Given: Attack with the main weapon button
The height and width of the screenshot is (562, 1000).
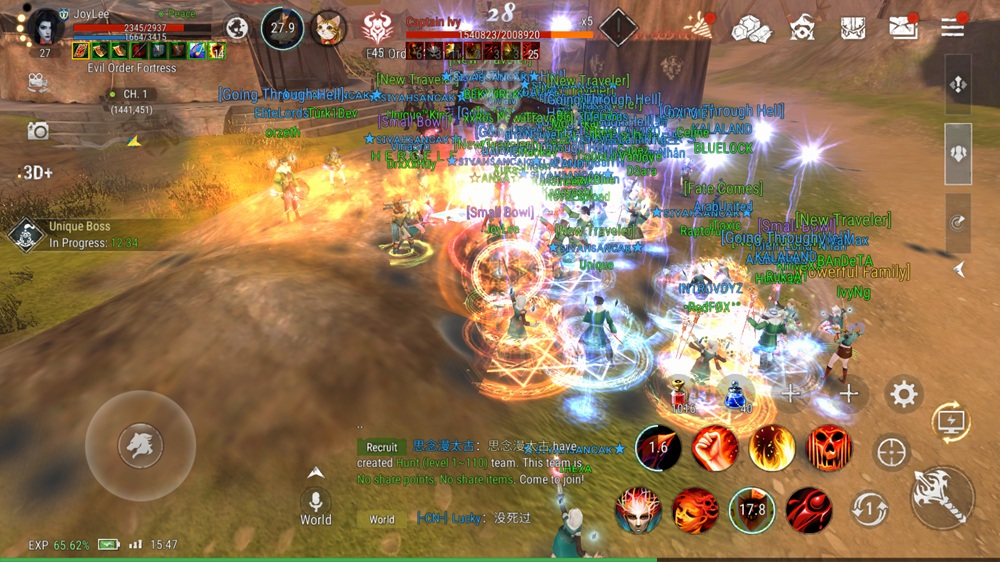Looking at the screenshot, I should [x=941, y=496].
